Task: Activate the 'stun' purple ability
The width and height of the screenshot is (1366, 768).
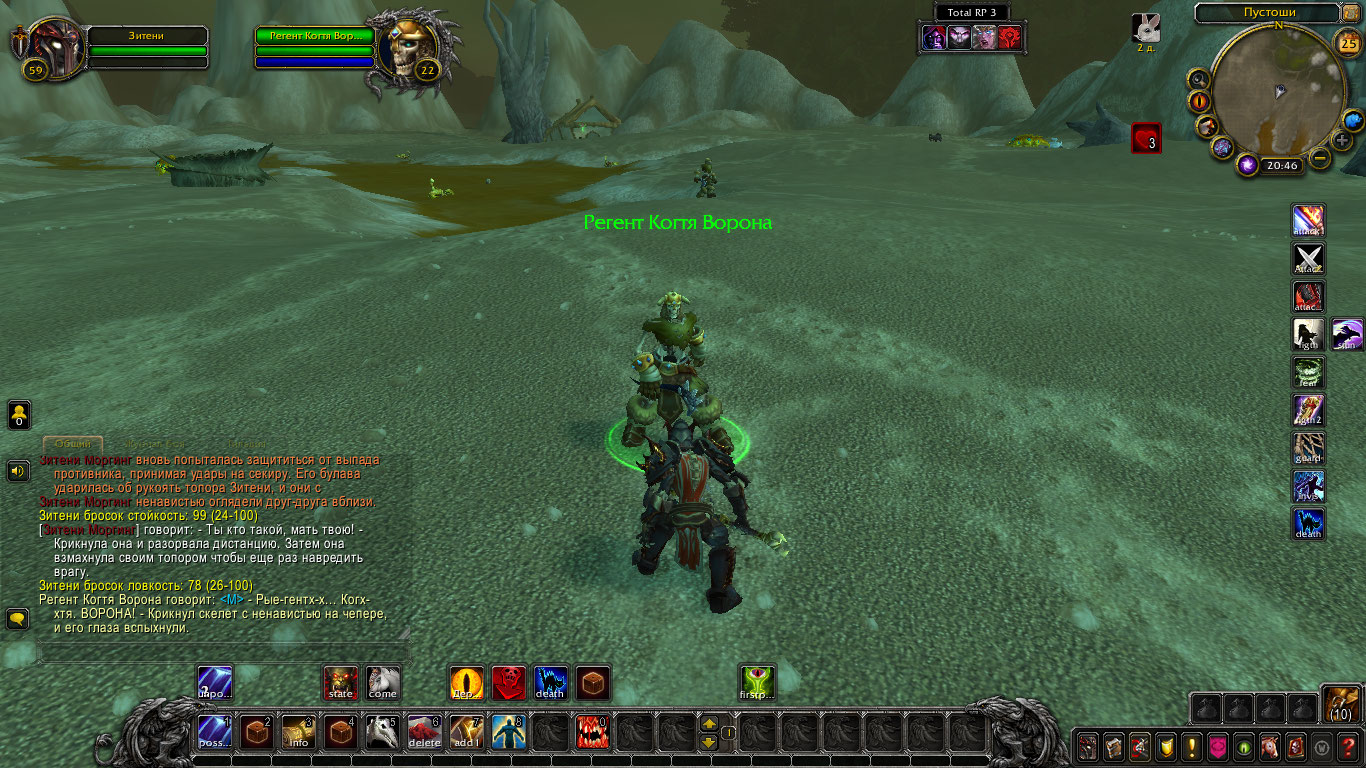Action: [1347, 334]
